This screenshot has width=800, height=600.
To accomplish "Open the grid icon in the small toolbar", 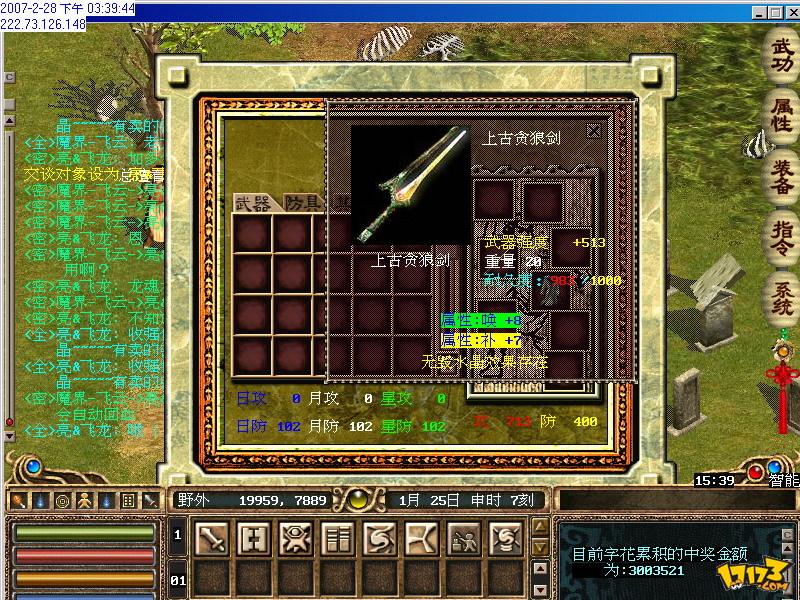I will 128,500.
